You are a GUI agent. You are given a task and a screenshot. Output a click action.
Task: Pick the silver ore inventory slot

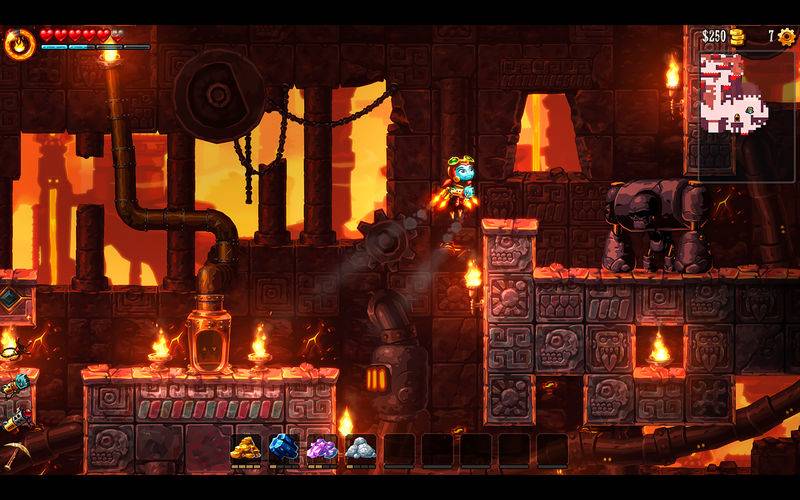[360, 450]
